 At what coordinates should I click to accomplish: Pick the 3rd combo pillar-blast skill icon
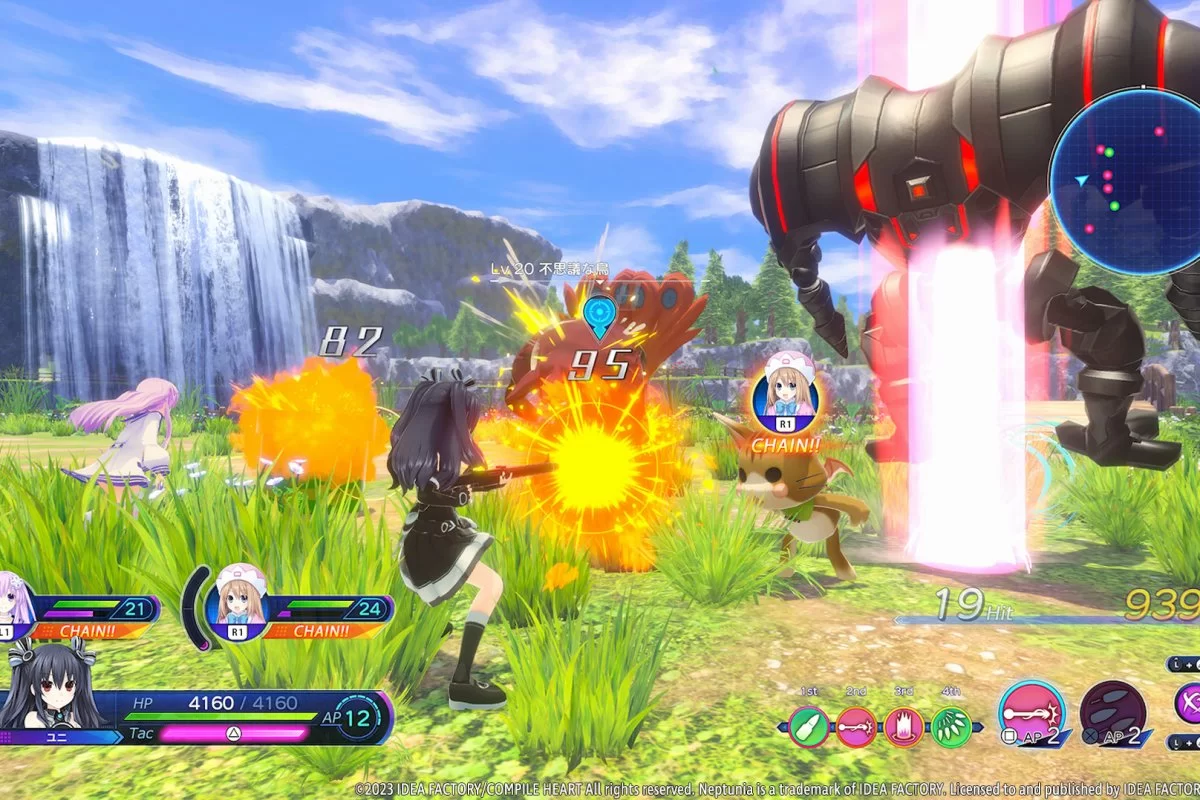coord(904,727)
